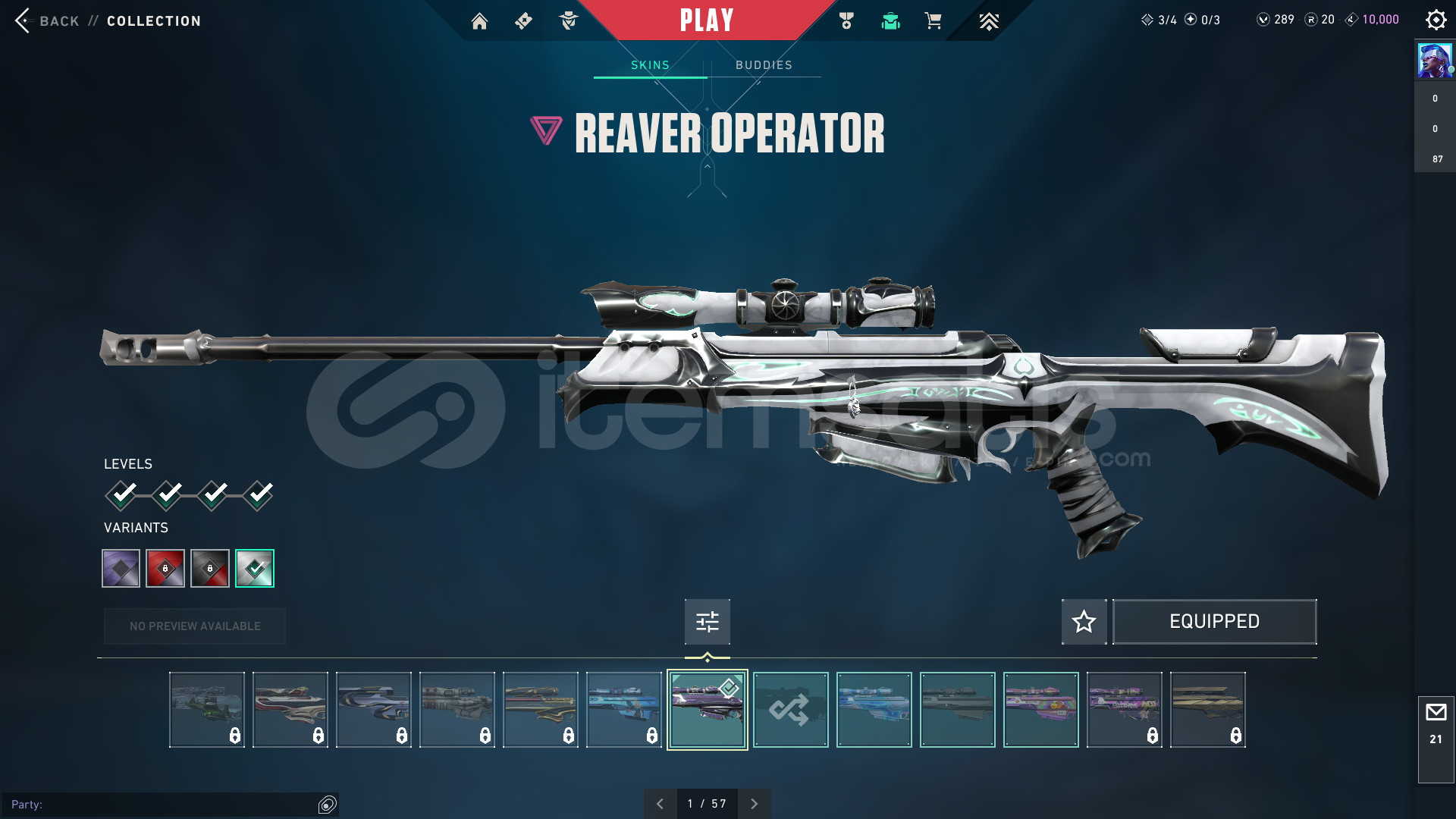Choose the red variant swatch
The width and height of the screenshot is (1456, 819).
tap(165, 568)
